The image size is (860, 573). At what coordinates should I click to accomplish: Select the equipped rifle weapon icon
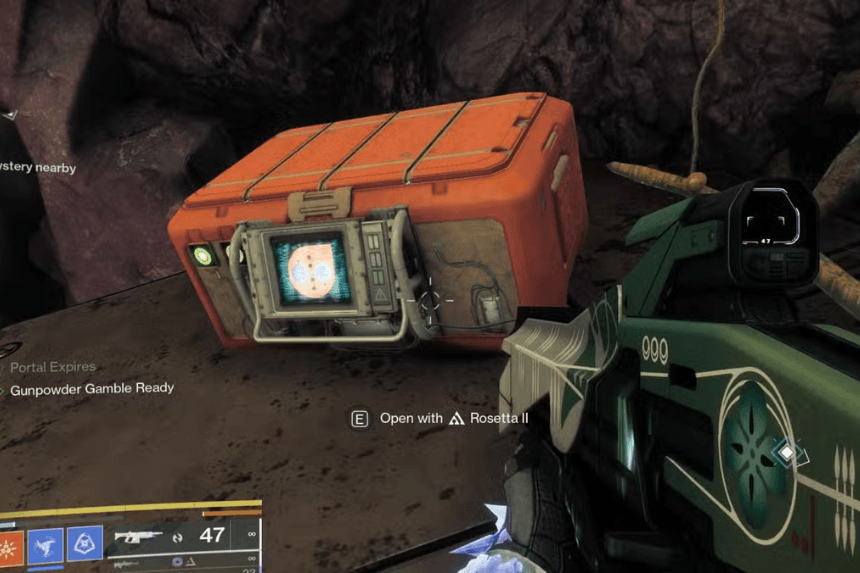pos(138,536)
